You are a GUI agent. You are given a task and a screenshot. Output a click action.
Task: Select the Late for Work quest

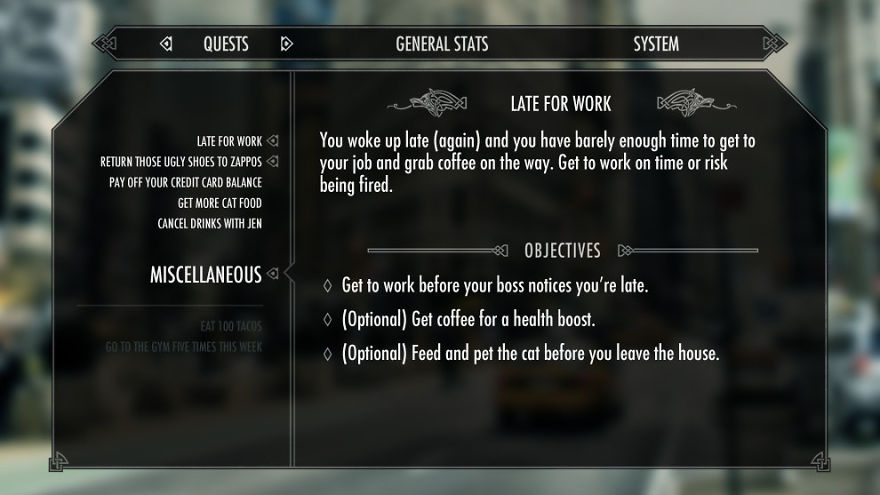point(229,141)
